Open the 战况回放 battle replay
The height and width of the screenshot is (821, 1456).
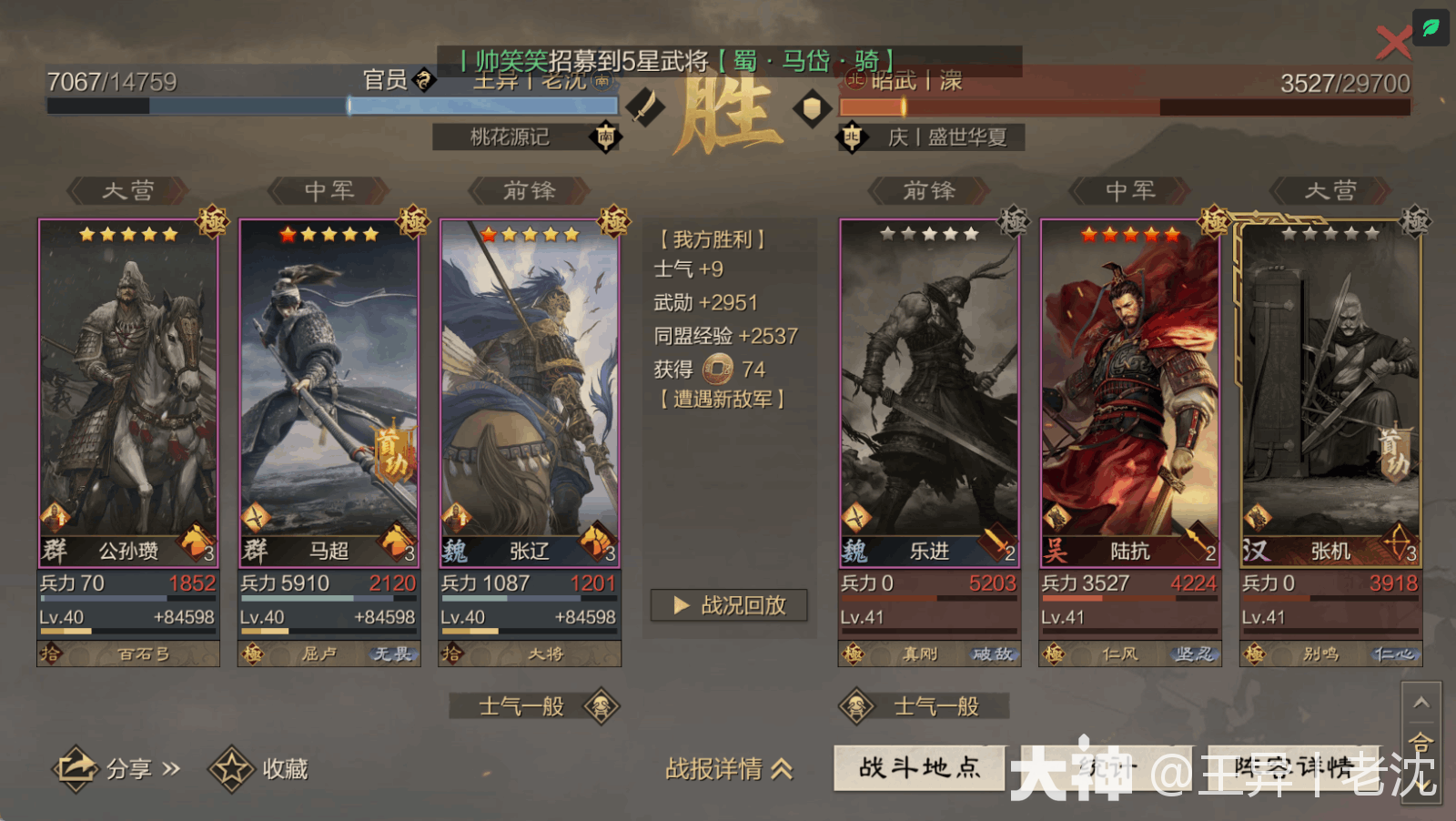tap(728, 605)
